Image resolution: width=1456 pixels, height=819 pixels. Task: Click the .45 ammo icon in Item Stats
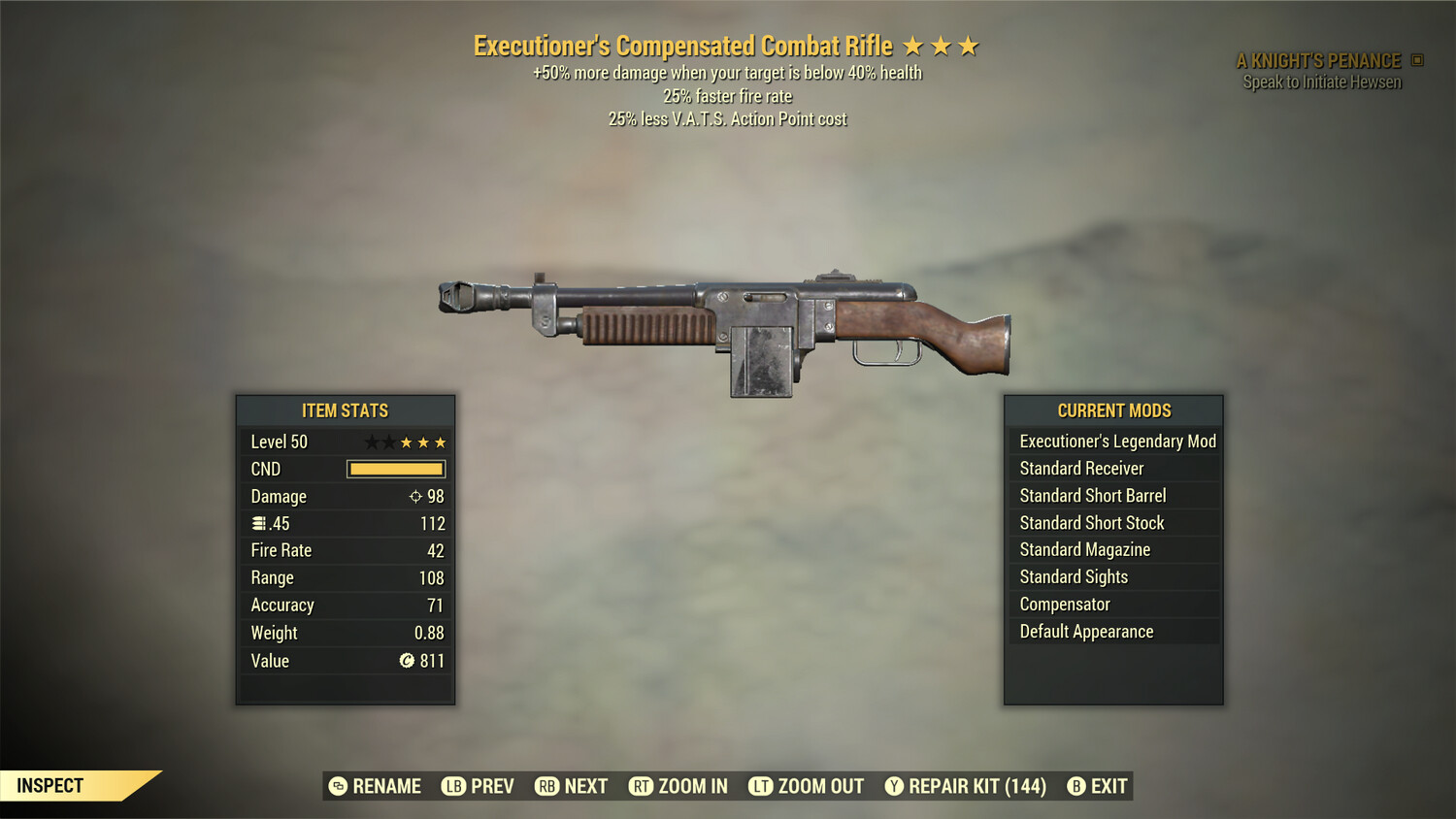tap(257, 523)
